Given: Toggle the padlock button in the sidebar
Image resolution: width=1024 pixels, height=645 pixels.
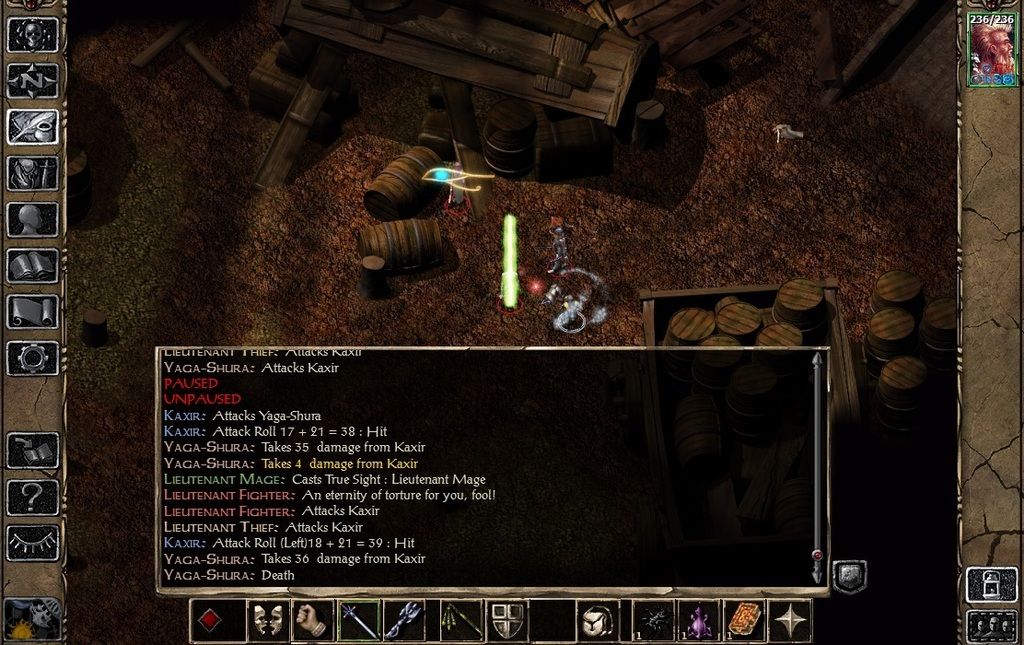Looking at the screenshot, I should pyautogui.click(x=990, y=584).
